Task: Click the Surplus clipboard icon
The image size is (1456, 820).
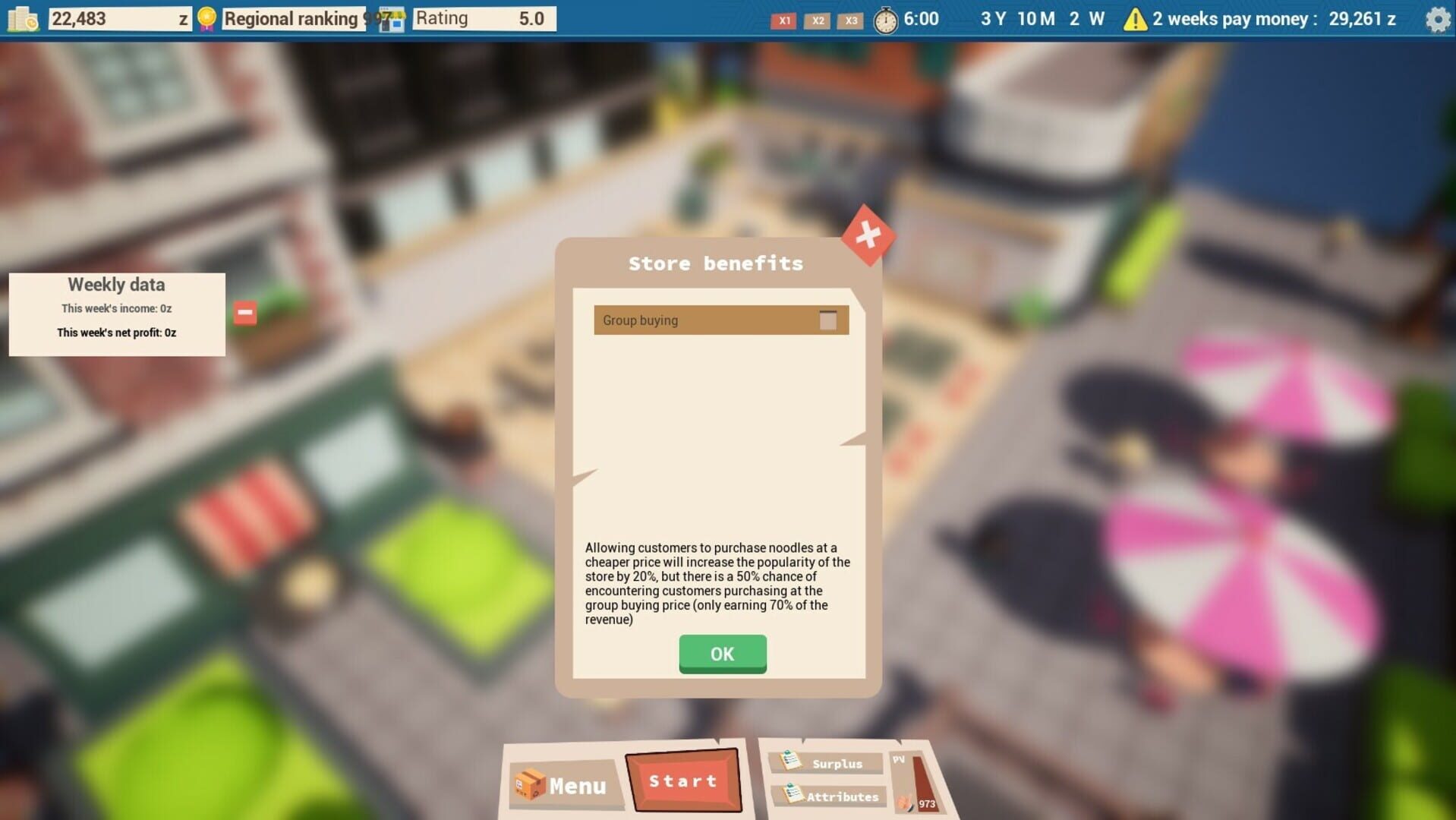Action: click(793, 762)
